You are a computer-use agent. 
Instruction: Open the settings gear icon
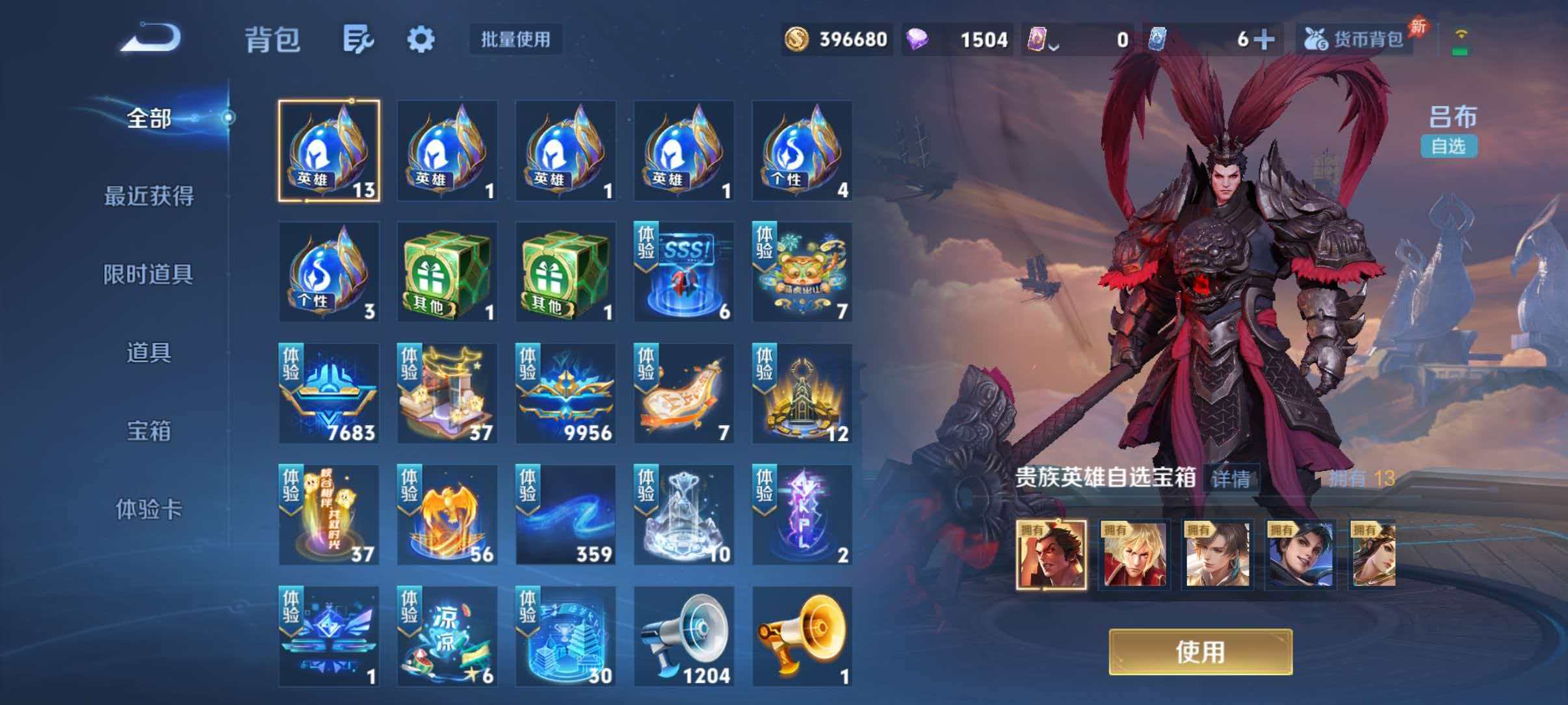pyautogui.click(x=421, y=38)
